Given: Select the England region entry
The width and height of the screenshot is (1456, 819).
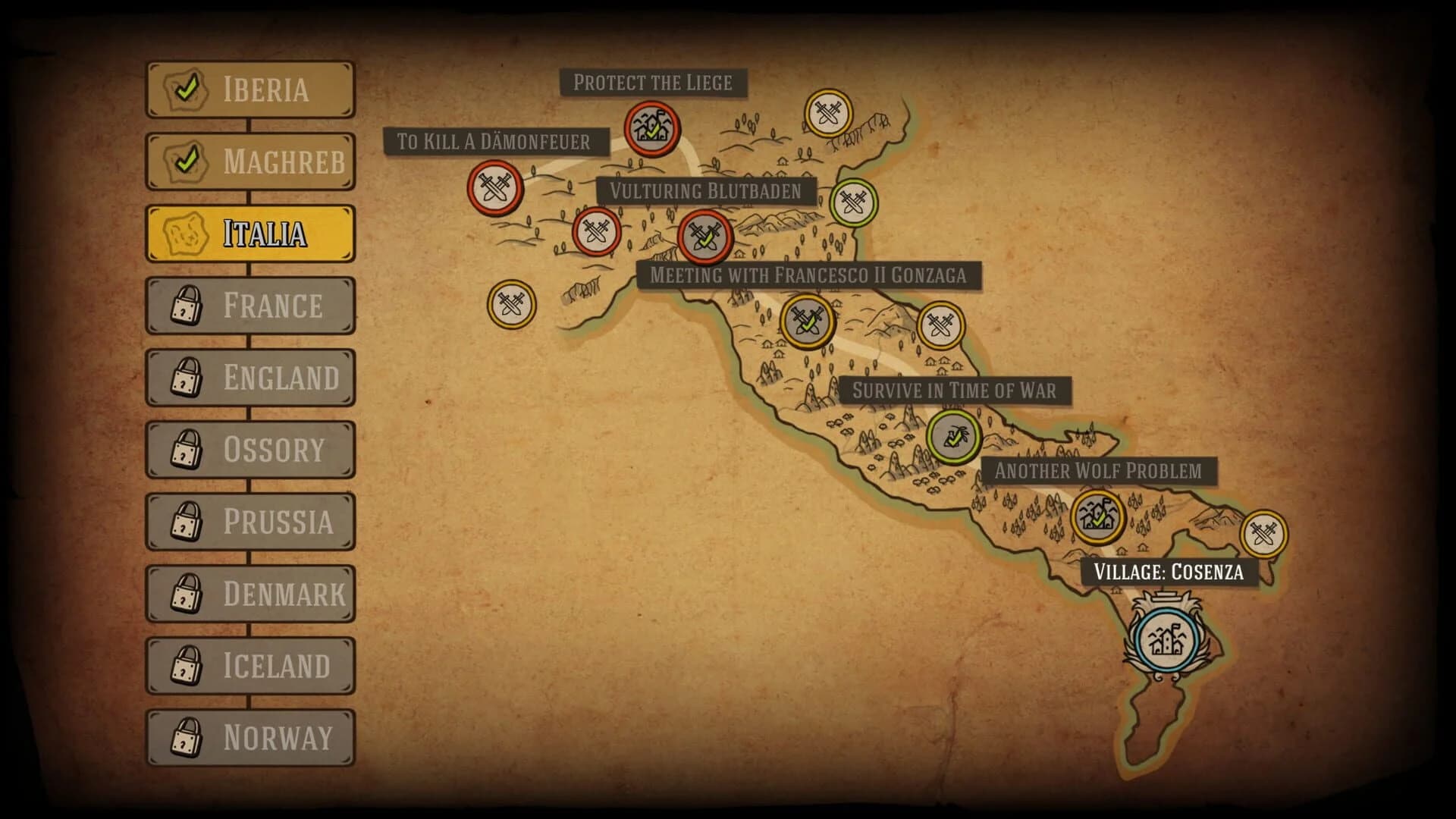Looking at the screenshot, I should pyautogui.click(x=250, y=378).
